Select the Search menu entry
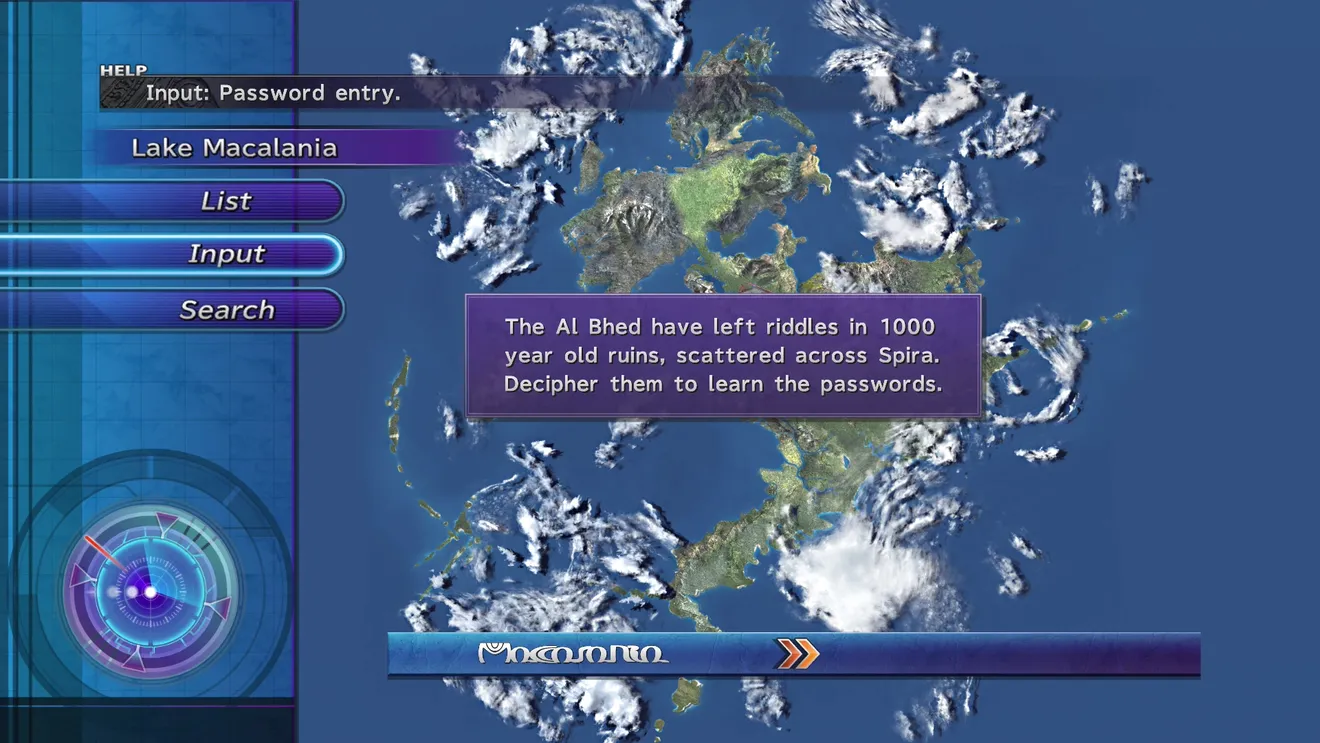 point(226,310)
